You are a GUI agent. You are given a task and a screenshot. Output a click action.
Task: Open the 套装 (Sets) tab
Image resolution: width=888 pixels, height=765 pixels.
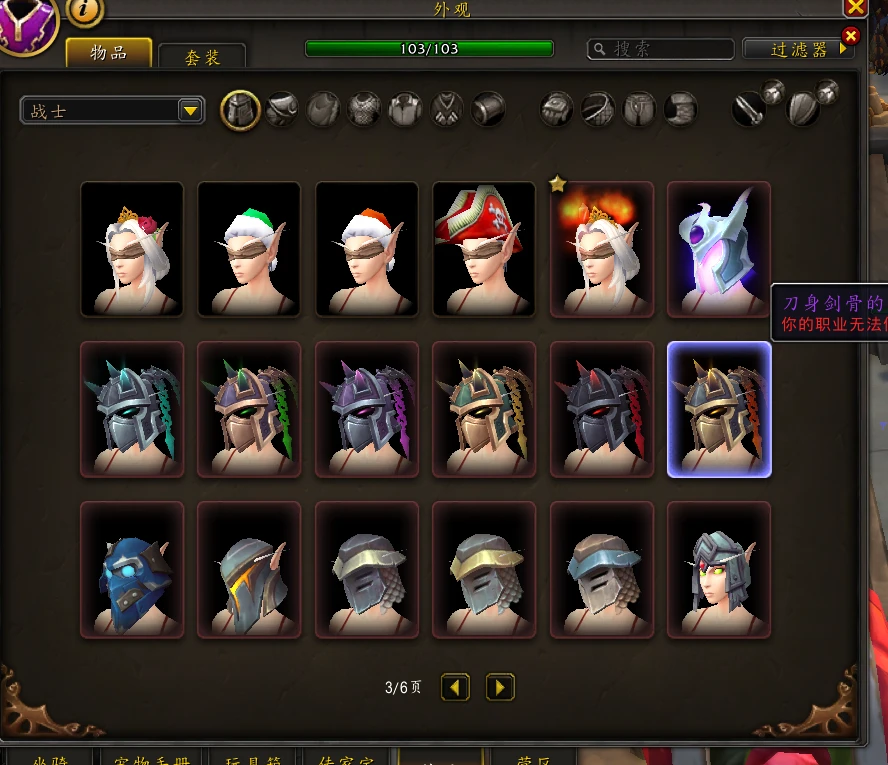[202, 57]
